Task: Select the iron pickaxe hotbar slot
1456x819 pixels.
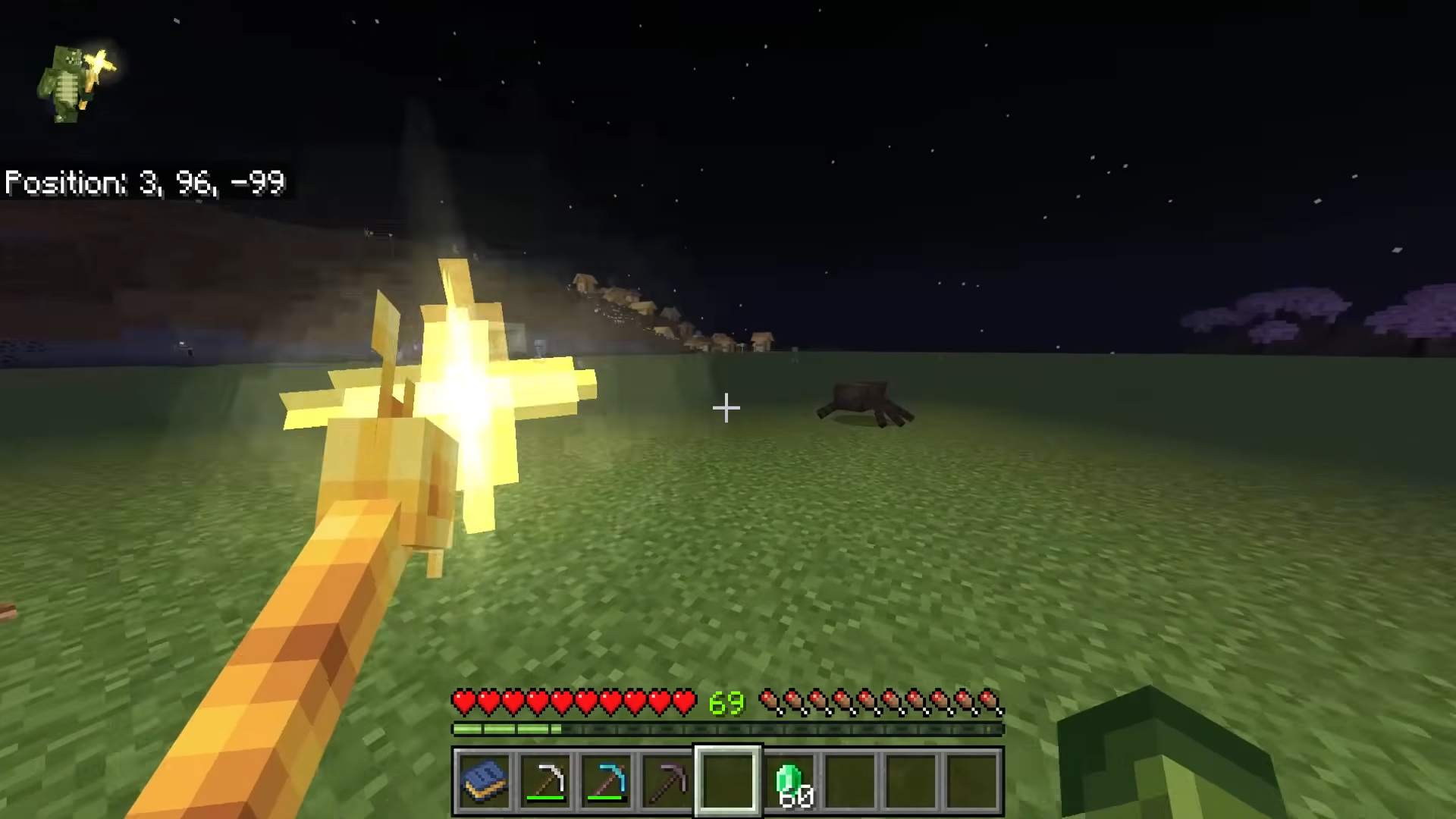Action: coord(546,781)
